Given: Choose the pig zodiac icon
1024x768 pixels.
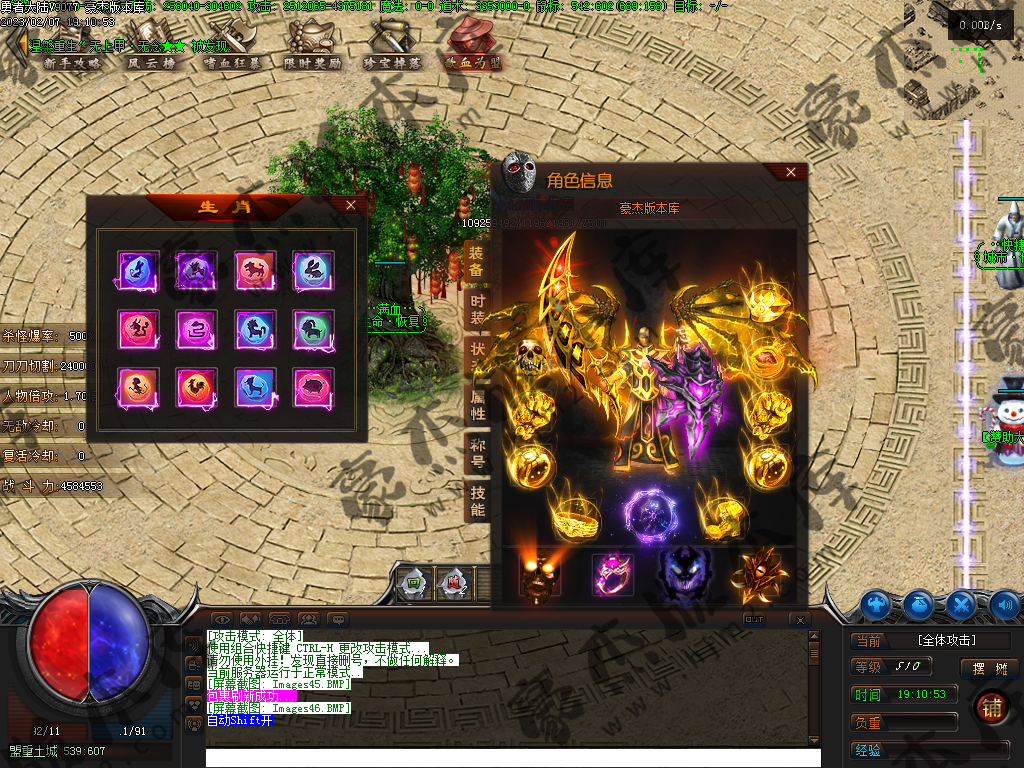Looking at the screenshot, I should click(x=313, y=386).
